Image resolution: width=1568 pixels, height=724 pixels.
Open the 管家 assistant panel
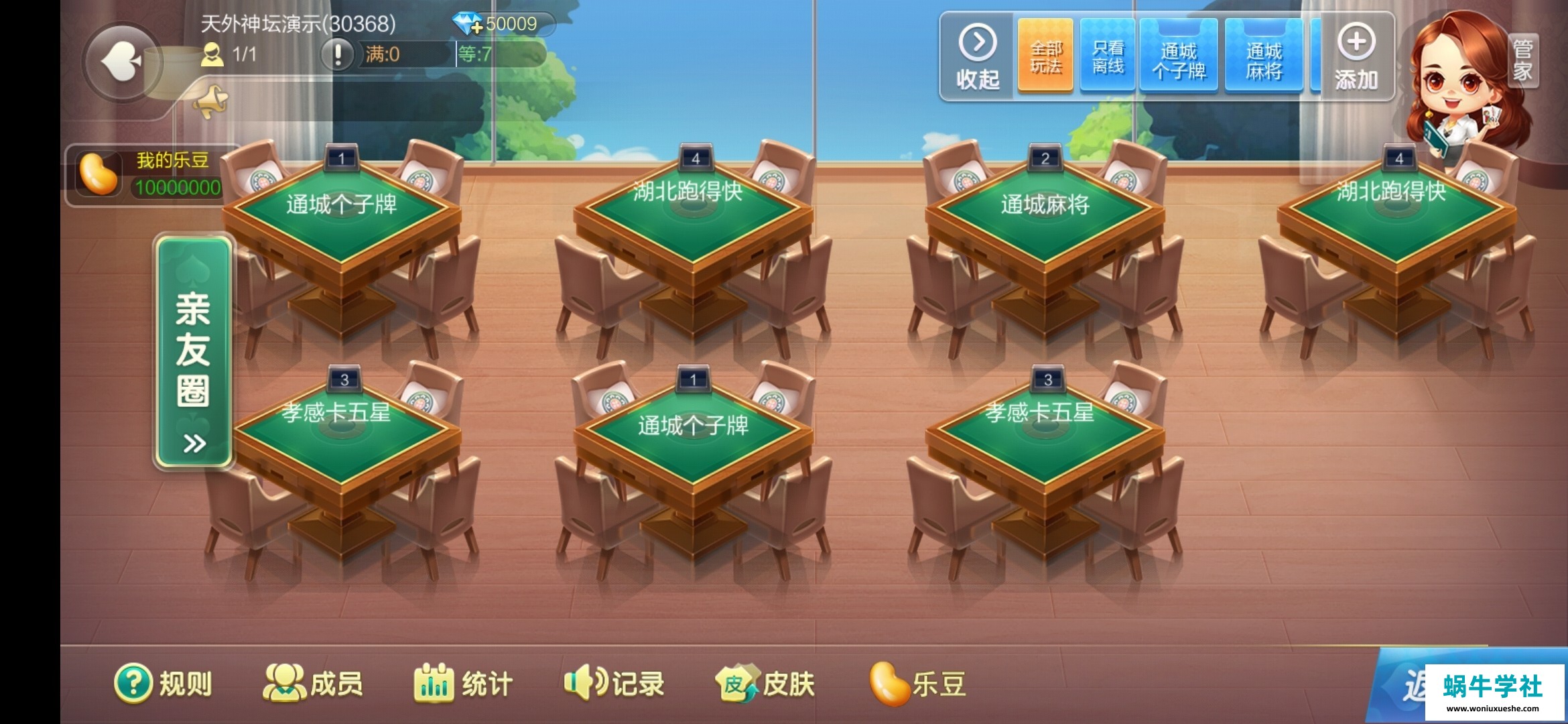click(x=1522, y=60)
